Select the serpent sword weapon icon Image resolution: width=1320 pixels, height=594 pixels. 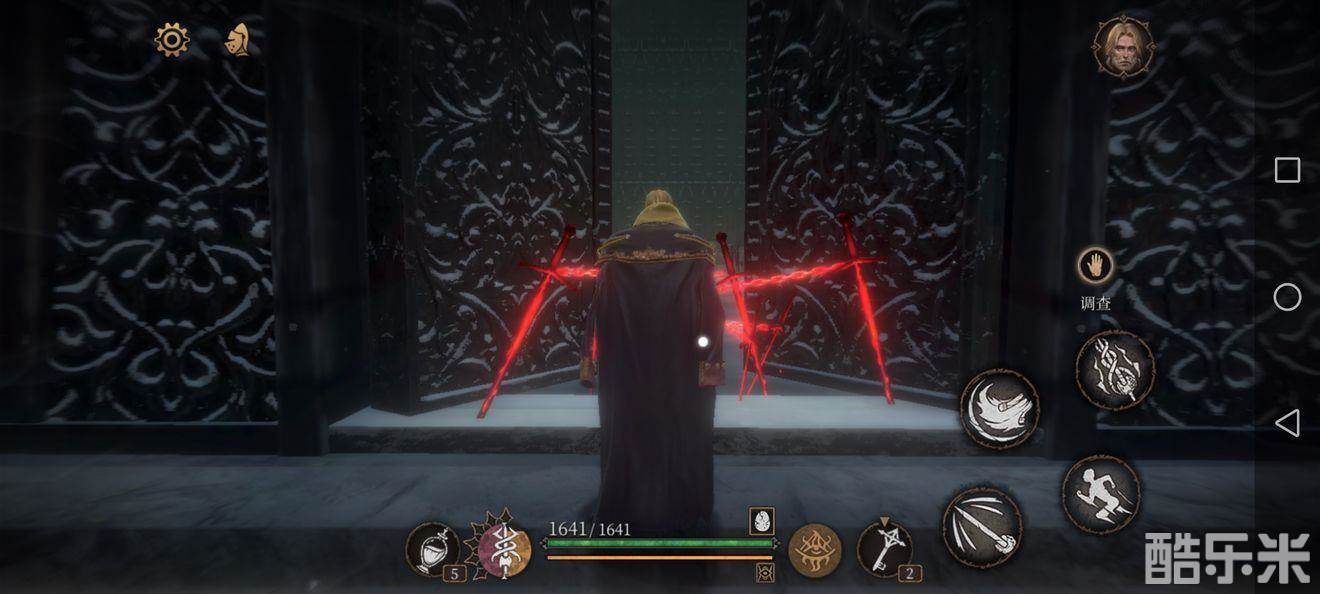(504, 549)
